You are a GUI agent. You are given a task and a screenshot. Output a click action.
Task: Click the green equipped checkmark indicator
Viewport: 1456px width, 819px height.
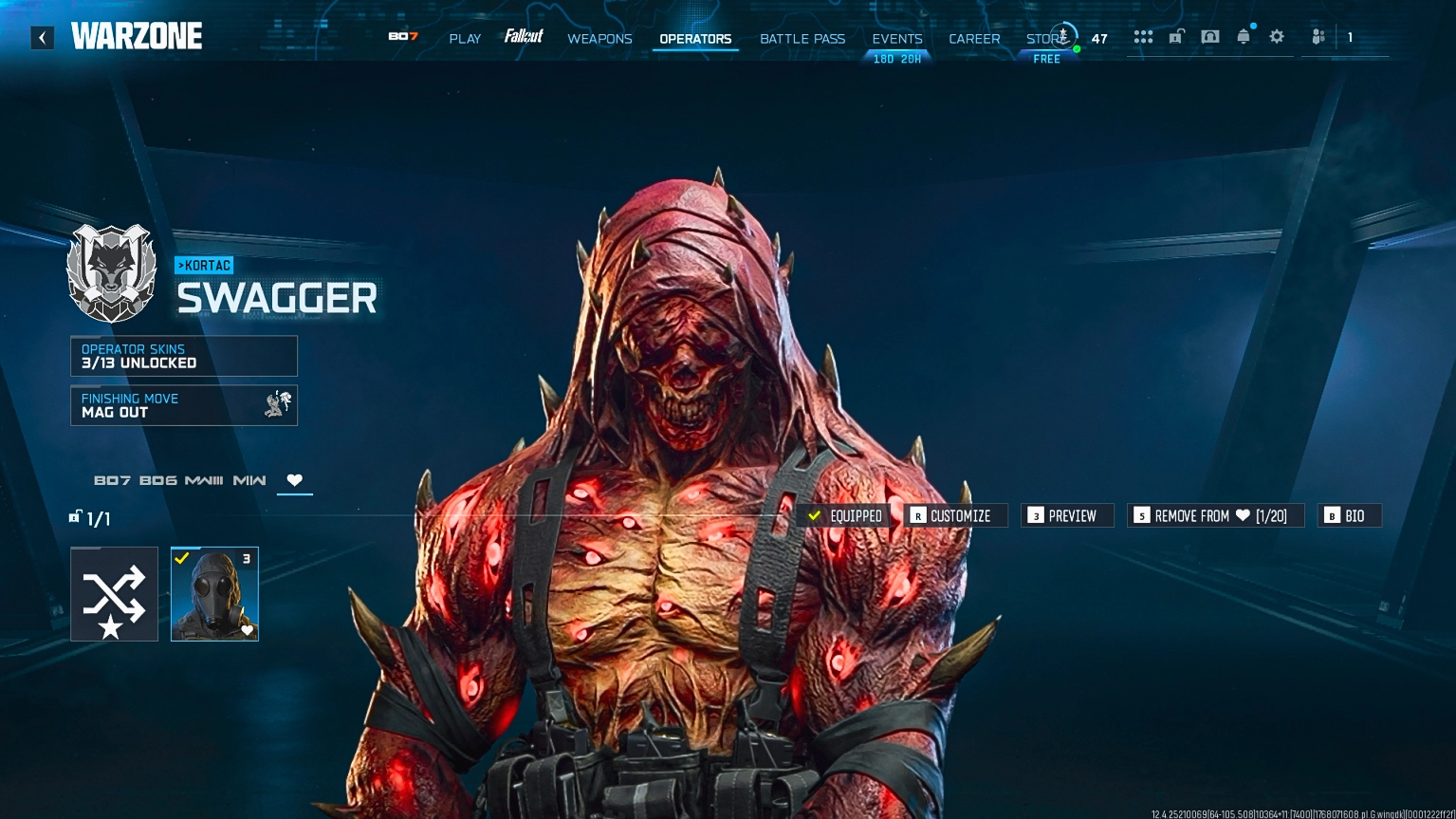pos(814,516)
